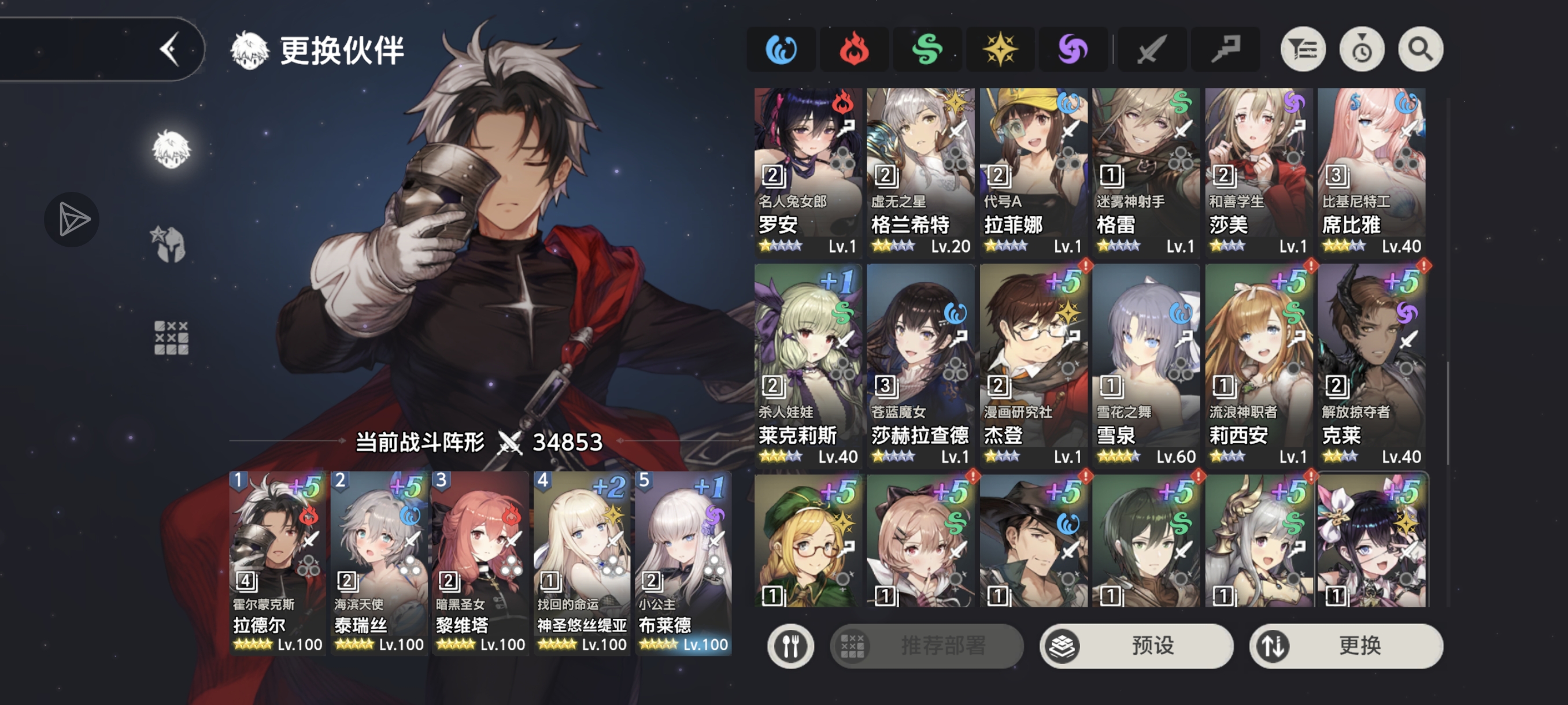Pick the 席比雅 companion card
Viewport: 1568px width, 705px height.
(x=1371, y=172)
